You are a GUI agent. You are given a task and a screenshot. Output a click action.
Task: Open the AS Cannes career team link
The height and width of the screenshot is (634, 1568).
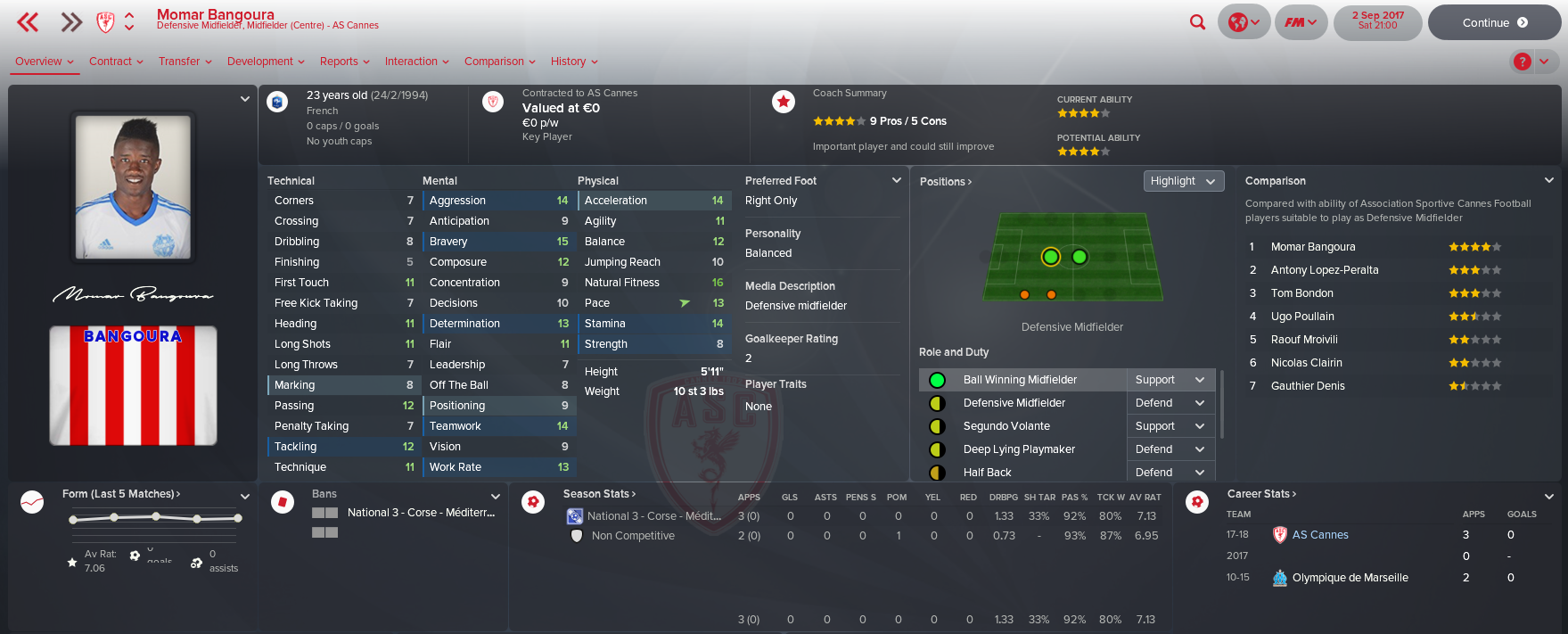1319,535
